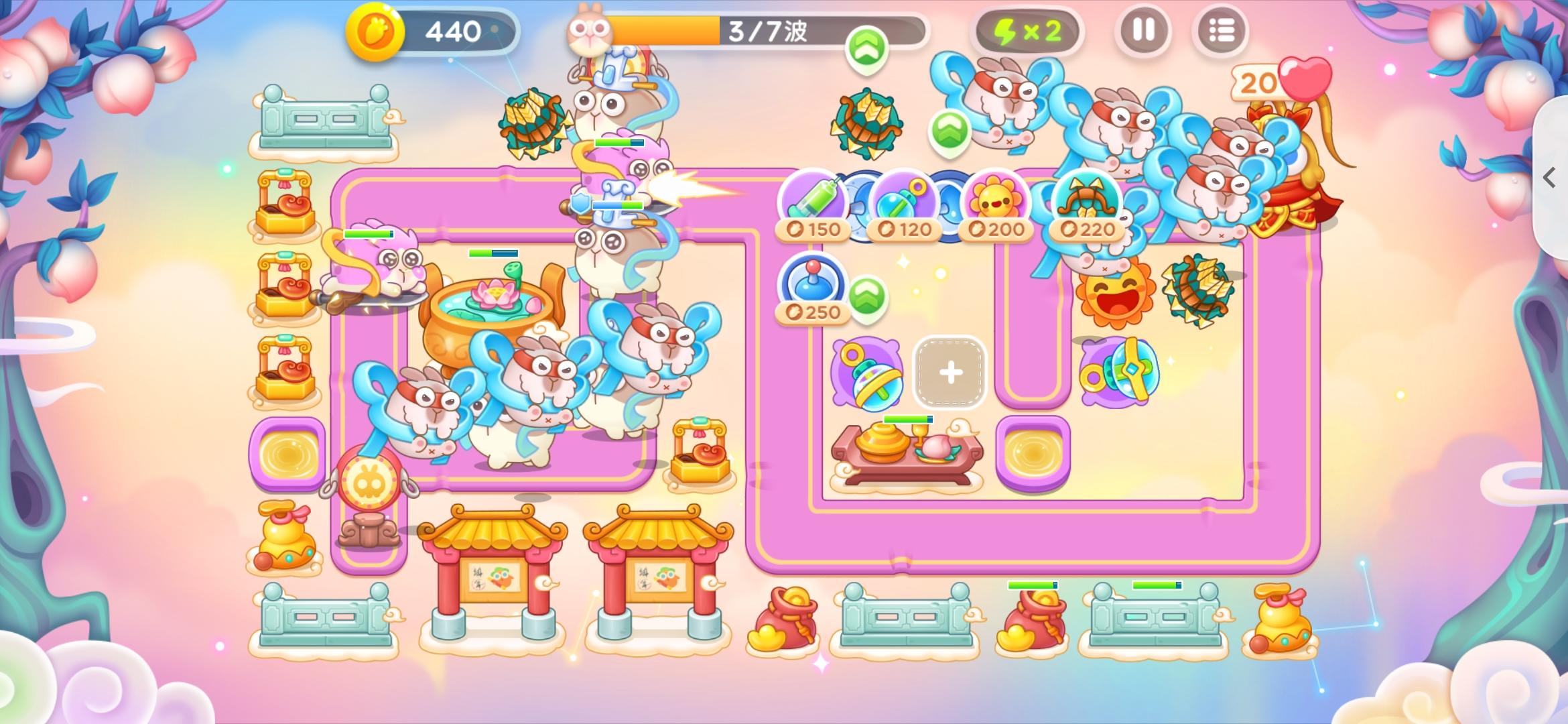The image size is (1568, 724).
Task: Open the level menu list button
Action: point(1222,31)
